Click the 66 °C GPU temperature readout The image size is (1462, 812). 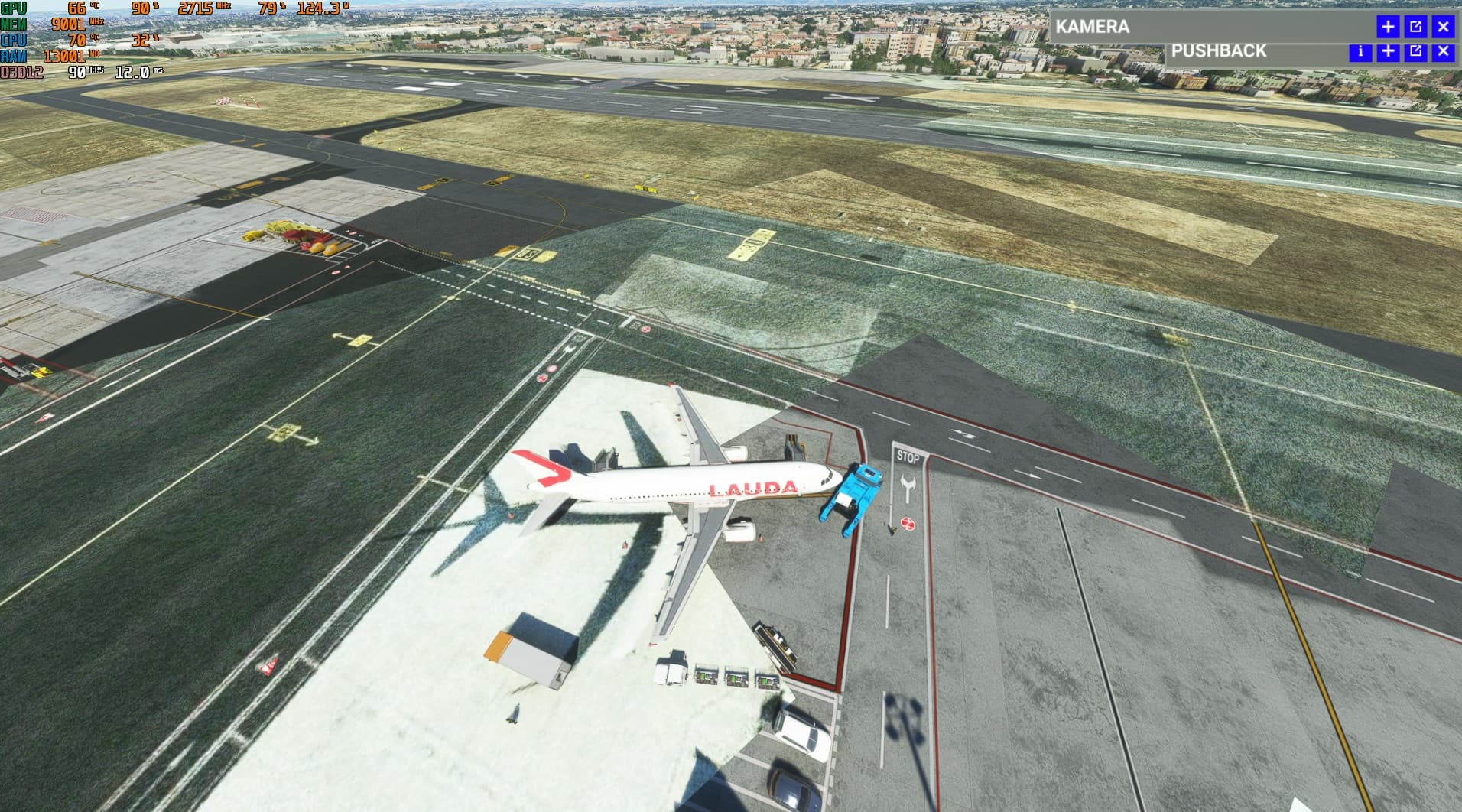[76, 8]
